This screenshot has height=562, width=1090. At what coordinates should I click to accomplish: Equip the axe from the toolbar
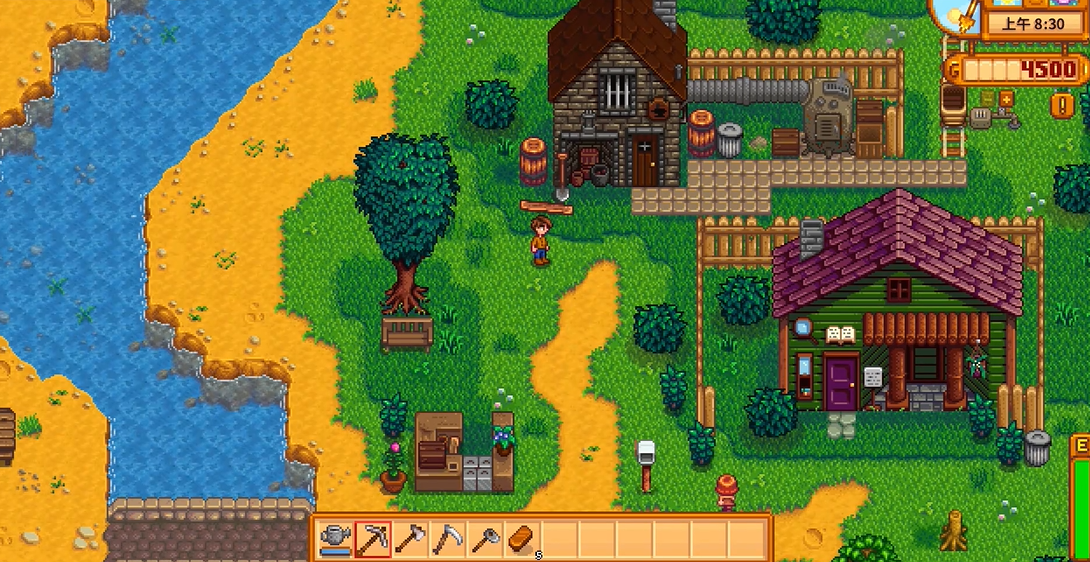[410, 539]
